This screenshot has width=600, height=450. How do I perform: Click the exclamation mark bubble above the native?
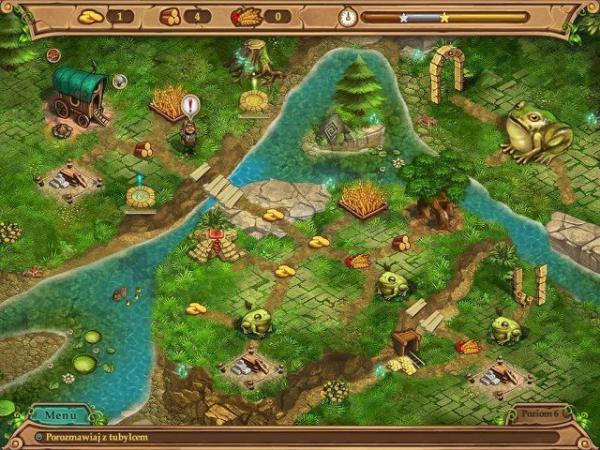point(191,105)
